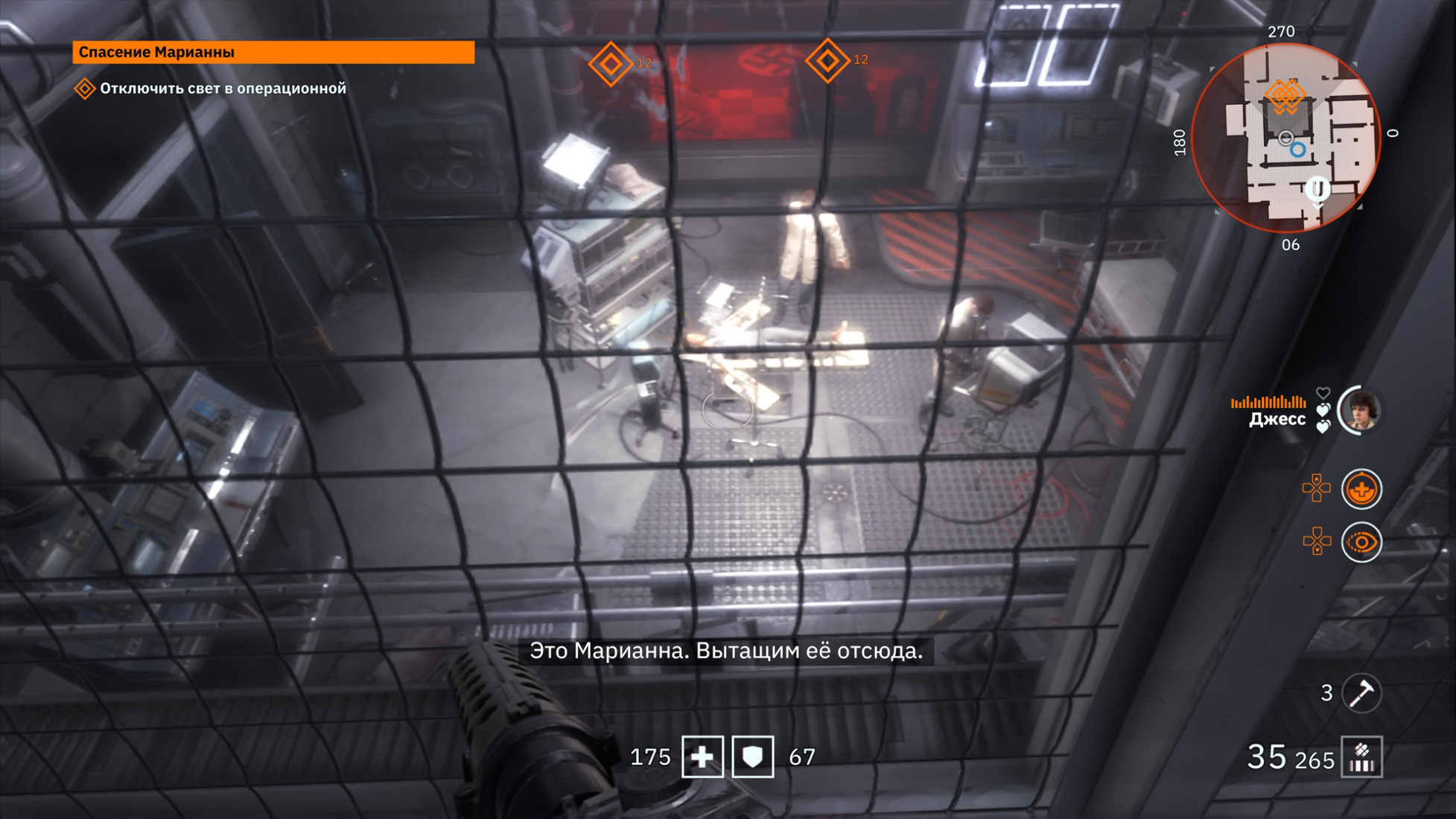Activate the orange health pep signal icon
Screen dimensions: 1456x819
click(x=1361, y=490)
